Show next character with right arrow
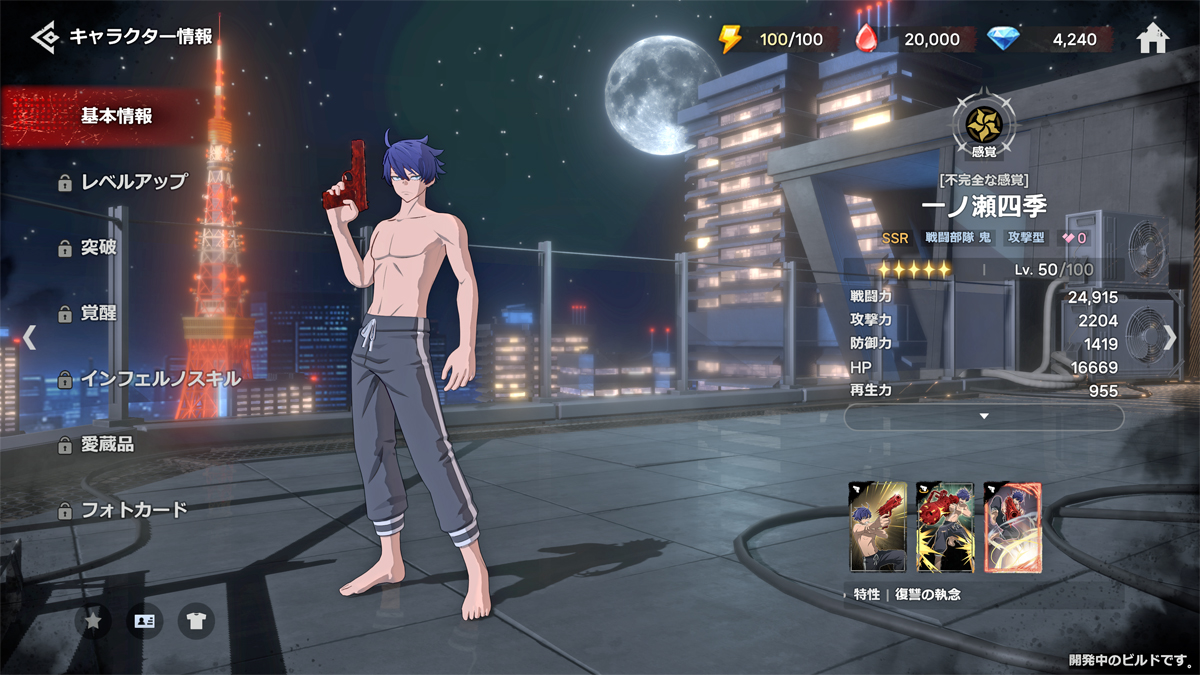 click(1169, 337)
